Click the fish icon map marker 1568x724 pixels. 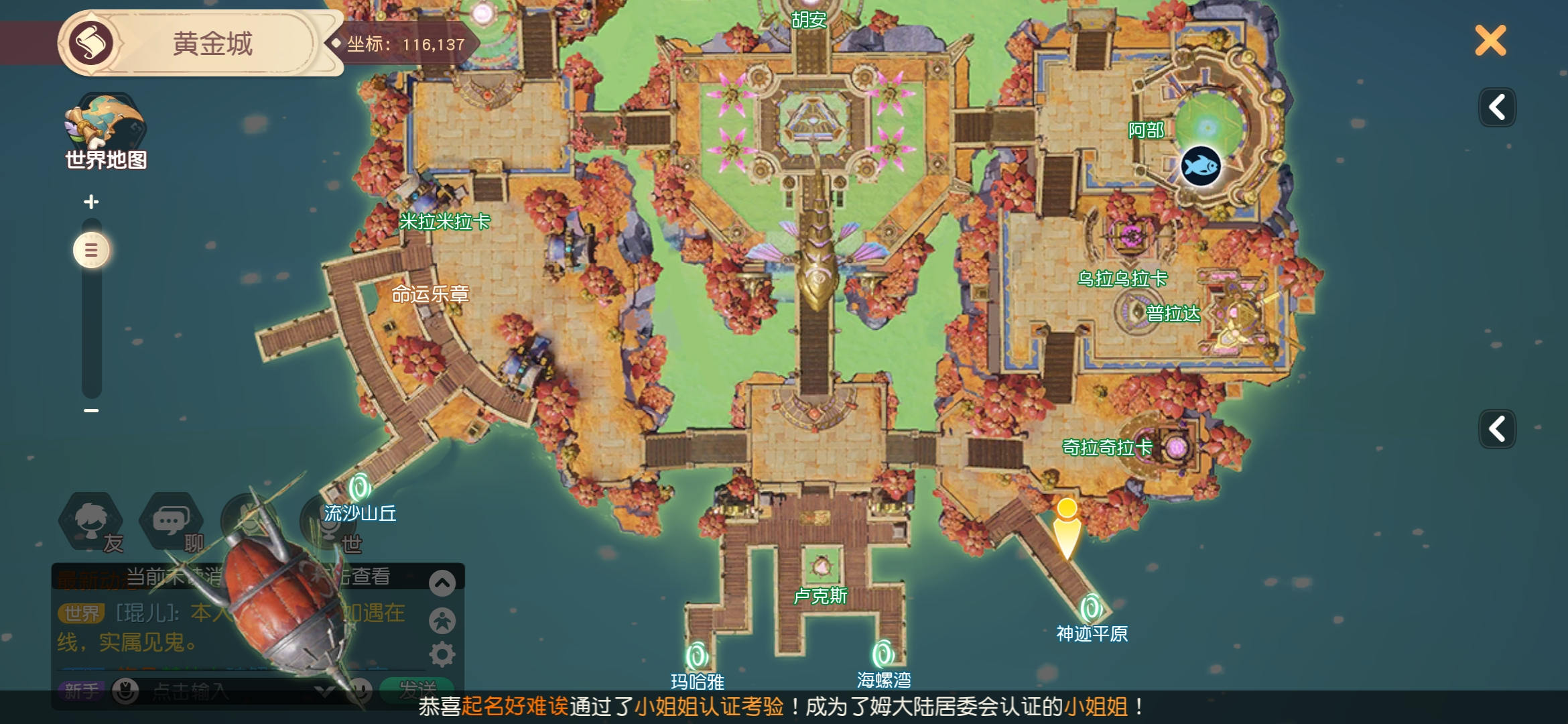[x=1200, y=166]
